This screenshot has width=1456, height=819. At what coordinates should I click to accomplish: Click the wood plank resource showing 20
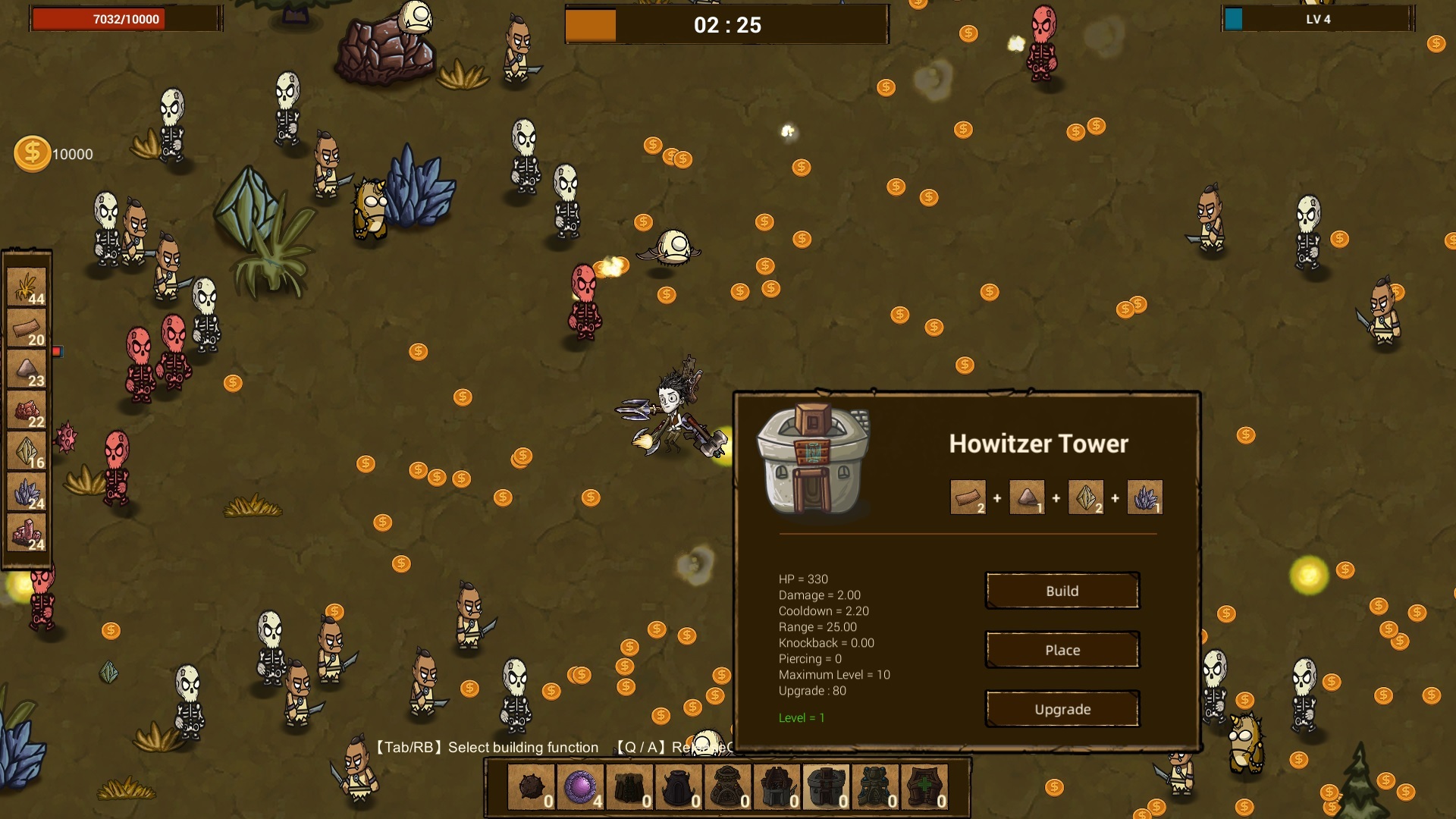click(x=27, y=329)
